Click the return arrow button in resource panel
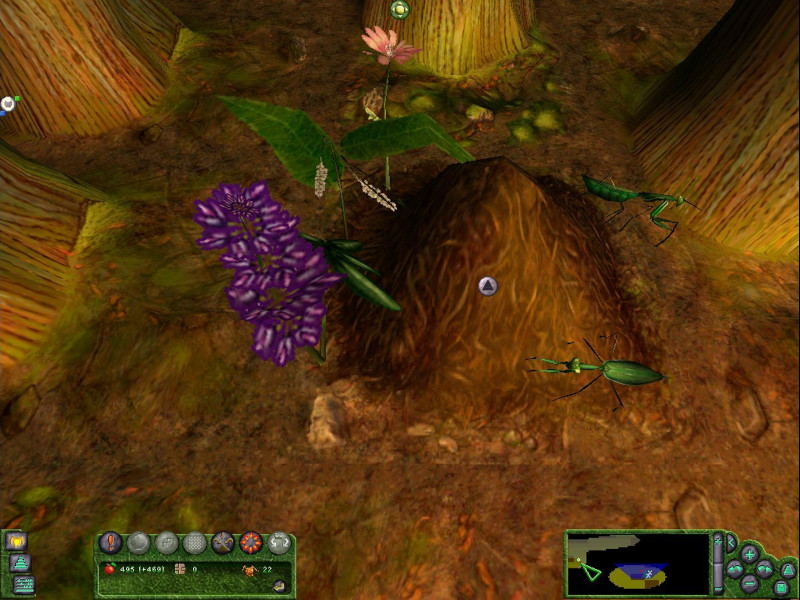This screenshot has width=800, height=600. pyautogui.click(x=280, y=585)
